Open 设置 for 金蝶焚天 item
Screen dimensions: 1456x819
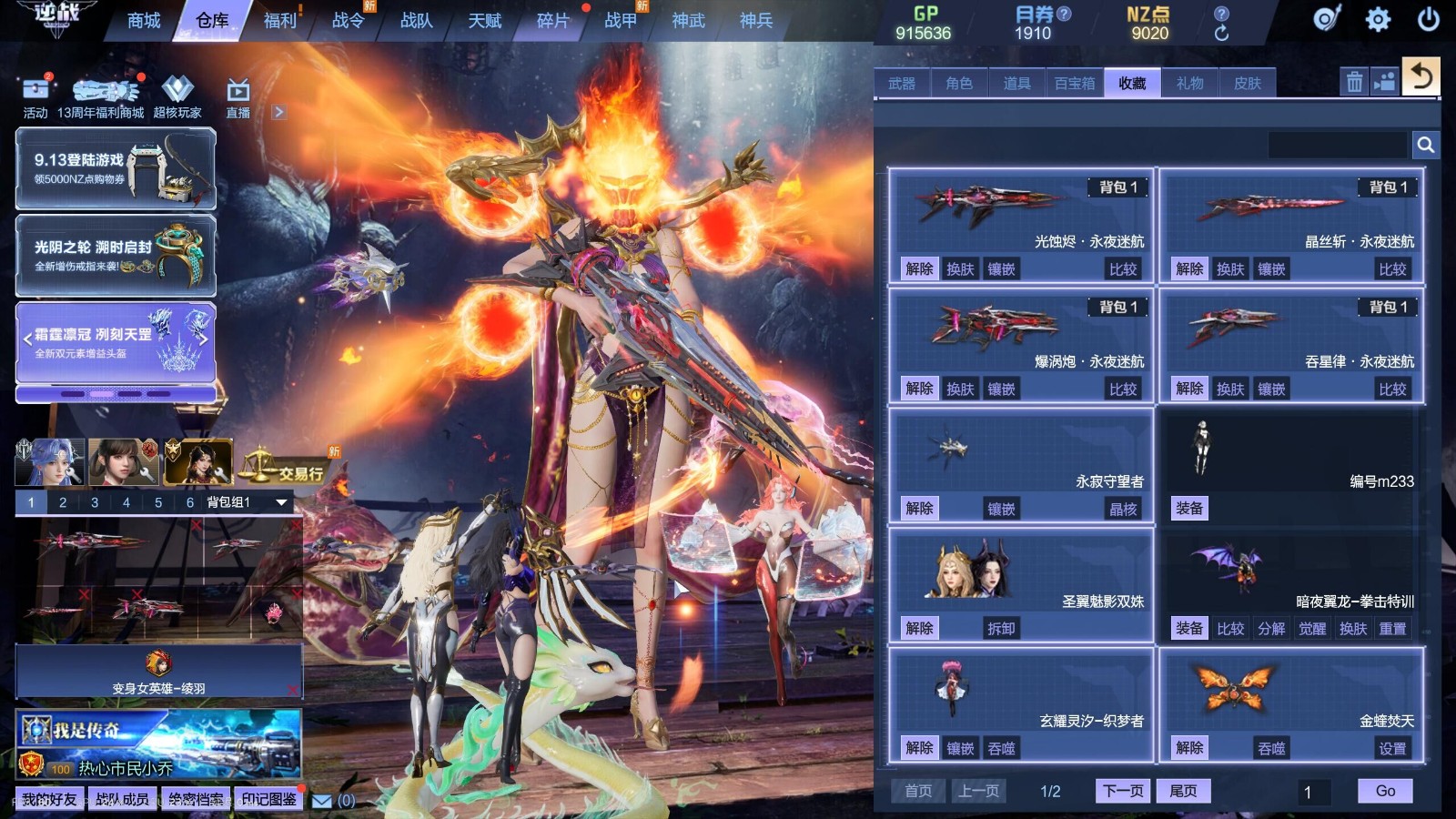point(1392,748)
